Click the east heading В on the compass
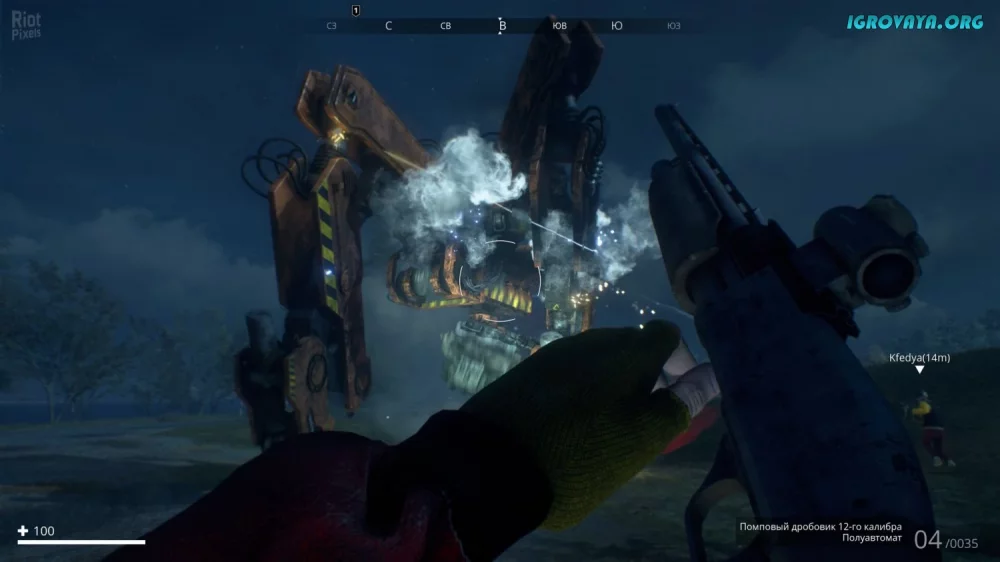 tap(502, 26)
